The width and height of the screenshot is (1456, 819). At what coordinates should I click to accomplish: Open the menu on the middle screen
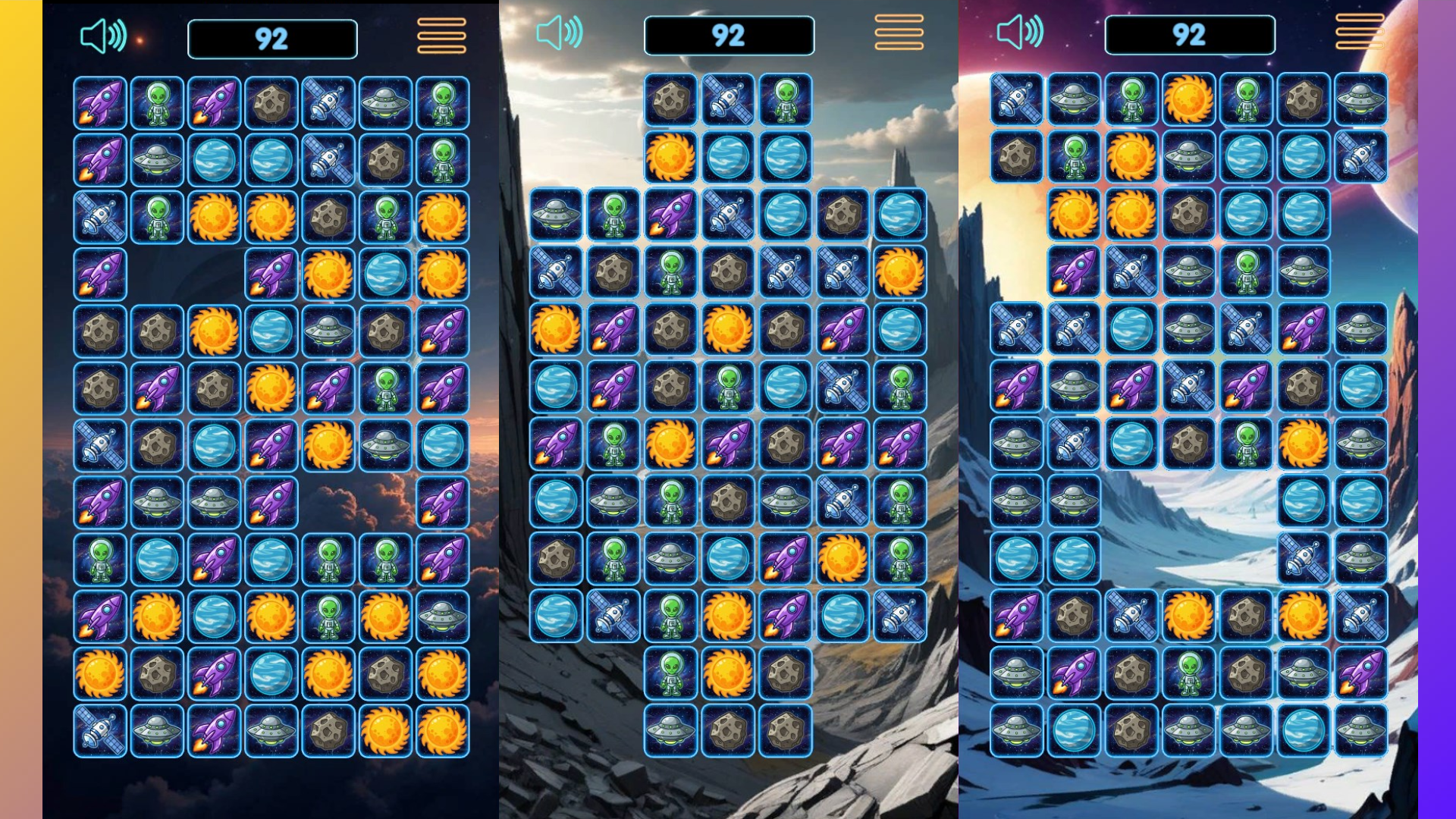pyautogui.click(x=899, y=33)
